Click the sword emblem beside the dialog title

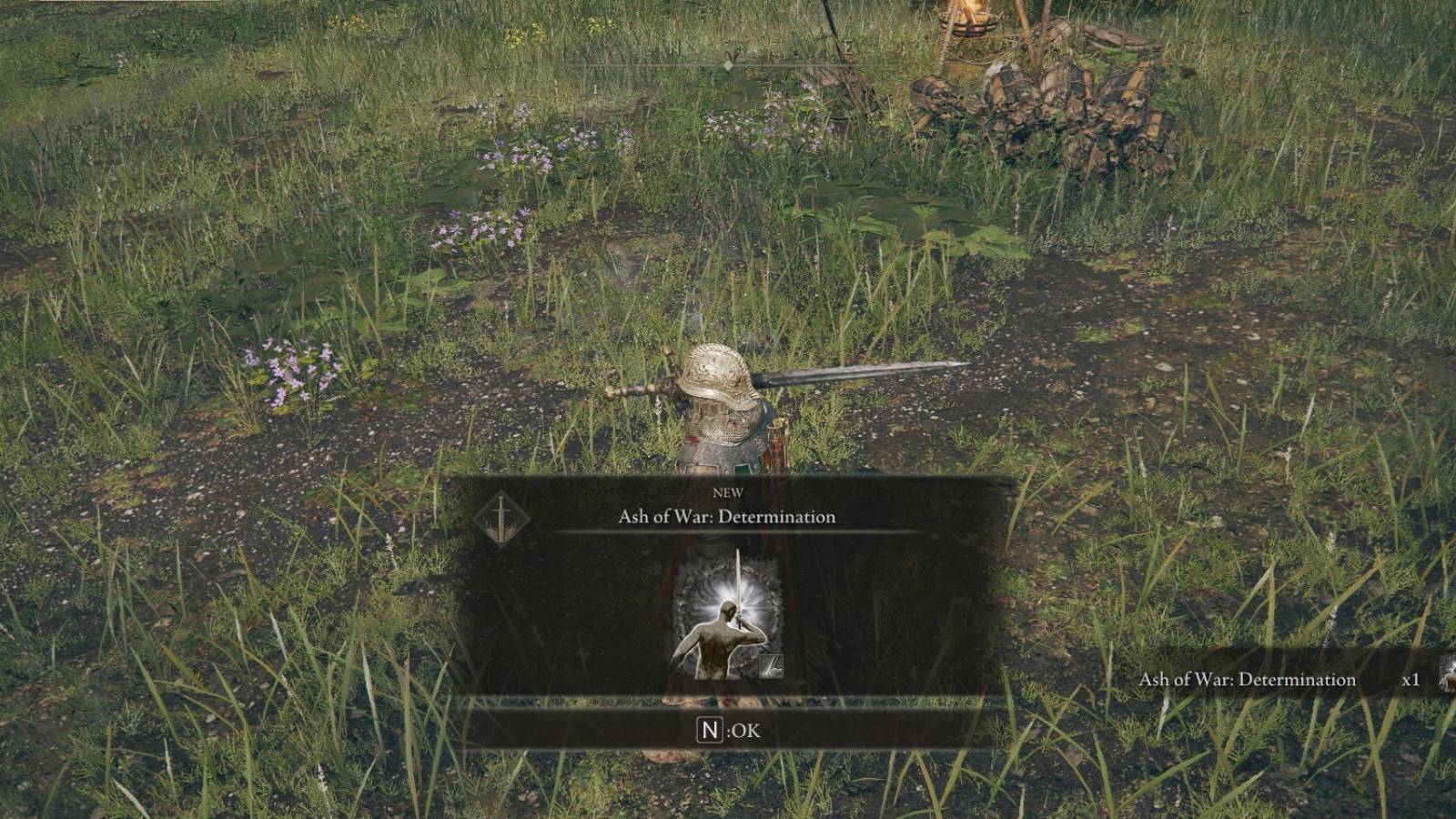point(500,516)
